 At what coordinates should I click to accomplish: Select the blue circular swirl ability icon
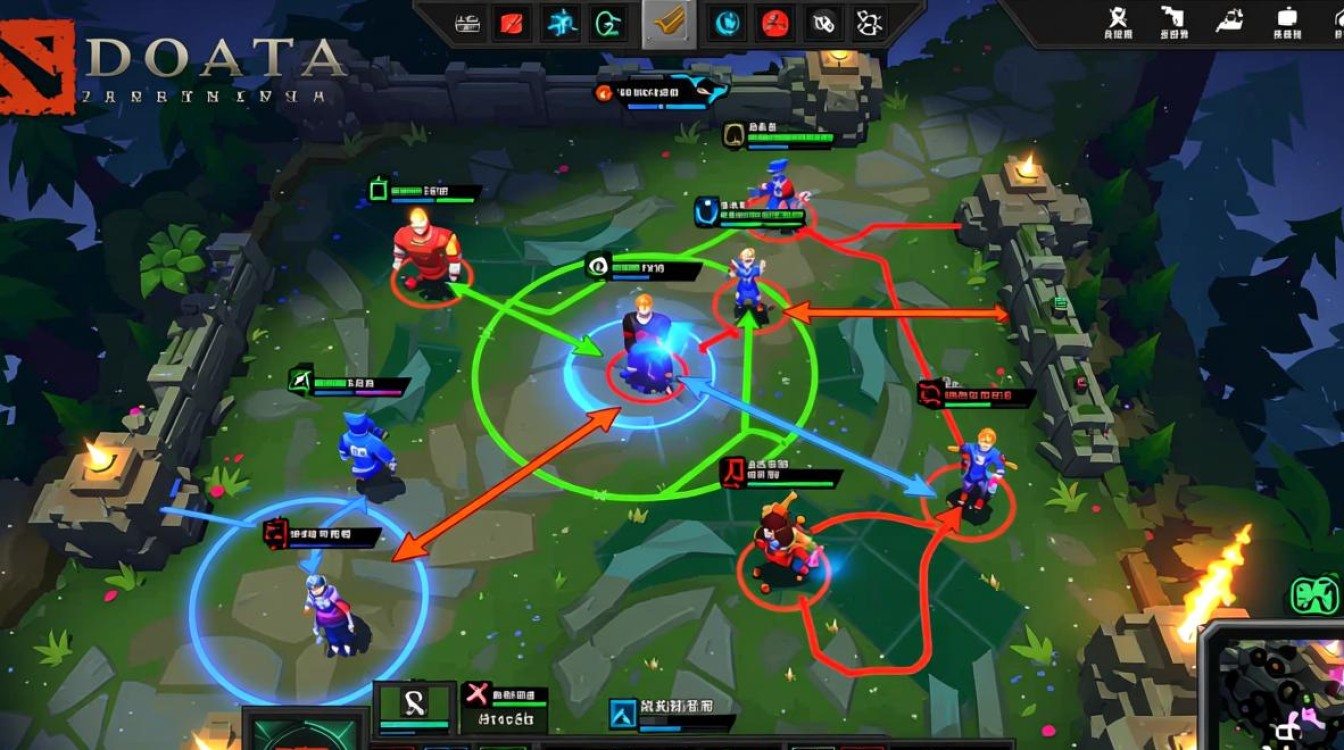click(726, 23)
